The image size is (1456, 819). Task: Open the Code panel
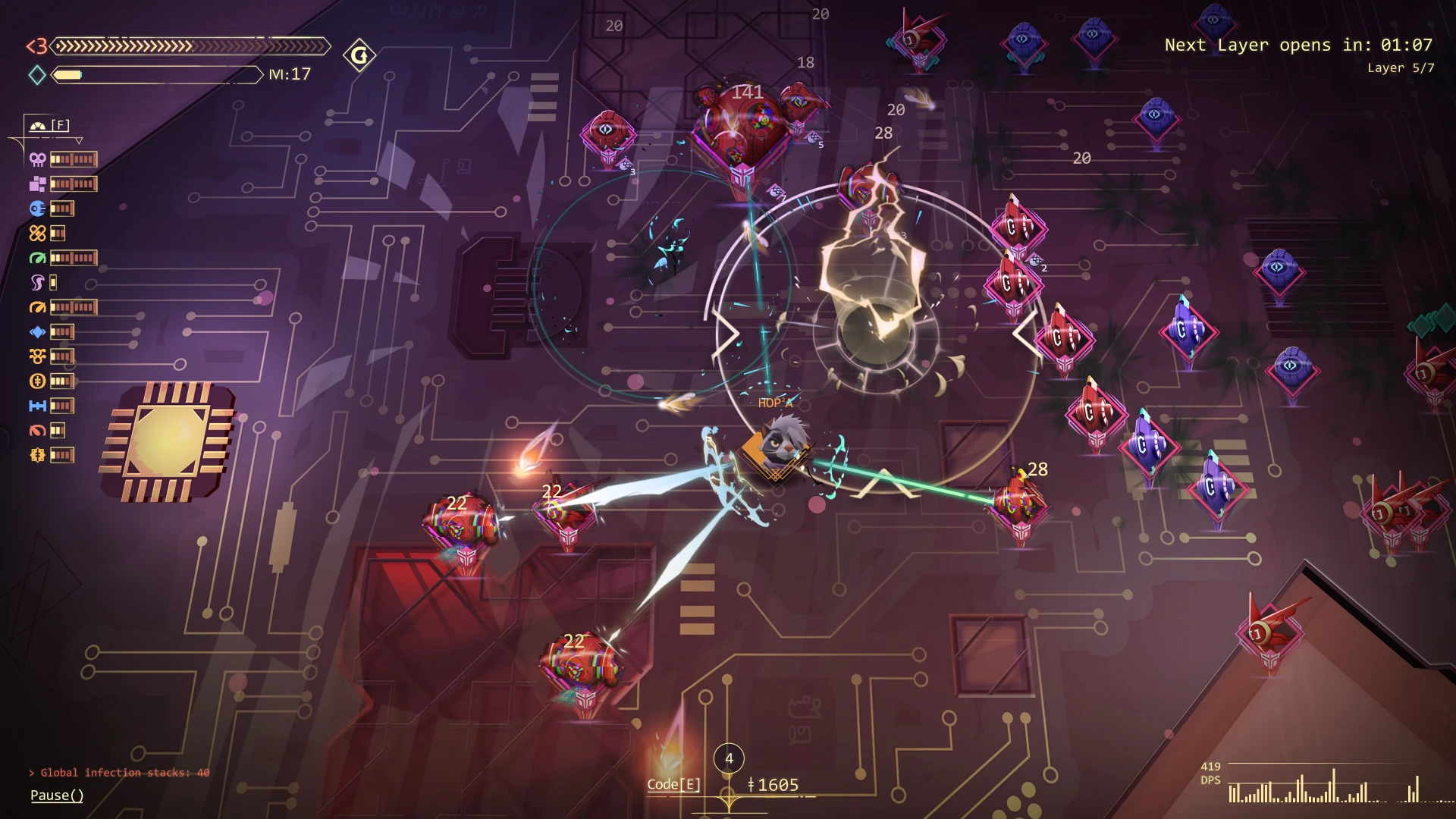(673, 784)
